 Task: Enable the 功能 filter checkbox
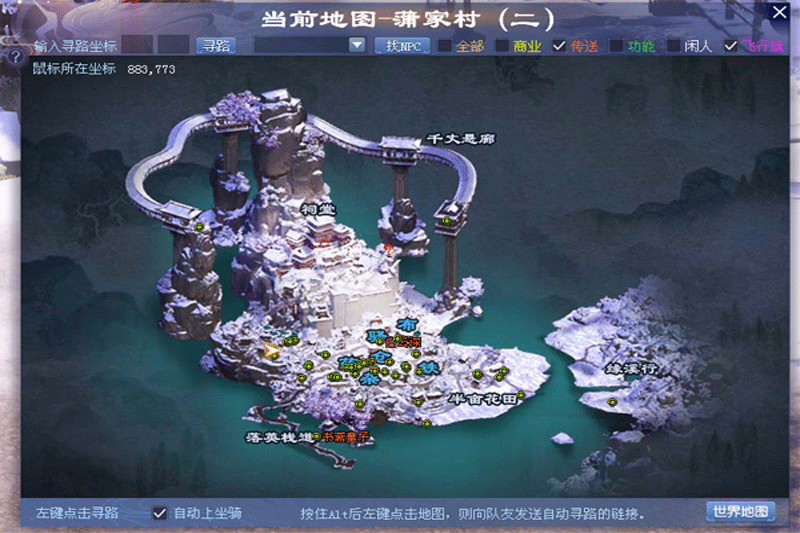point(617,46)
